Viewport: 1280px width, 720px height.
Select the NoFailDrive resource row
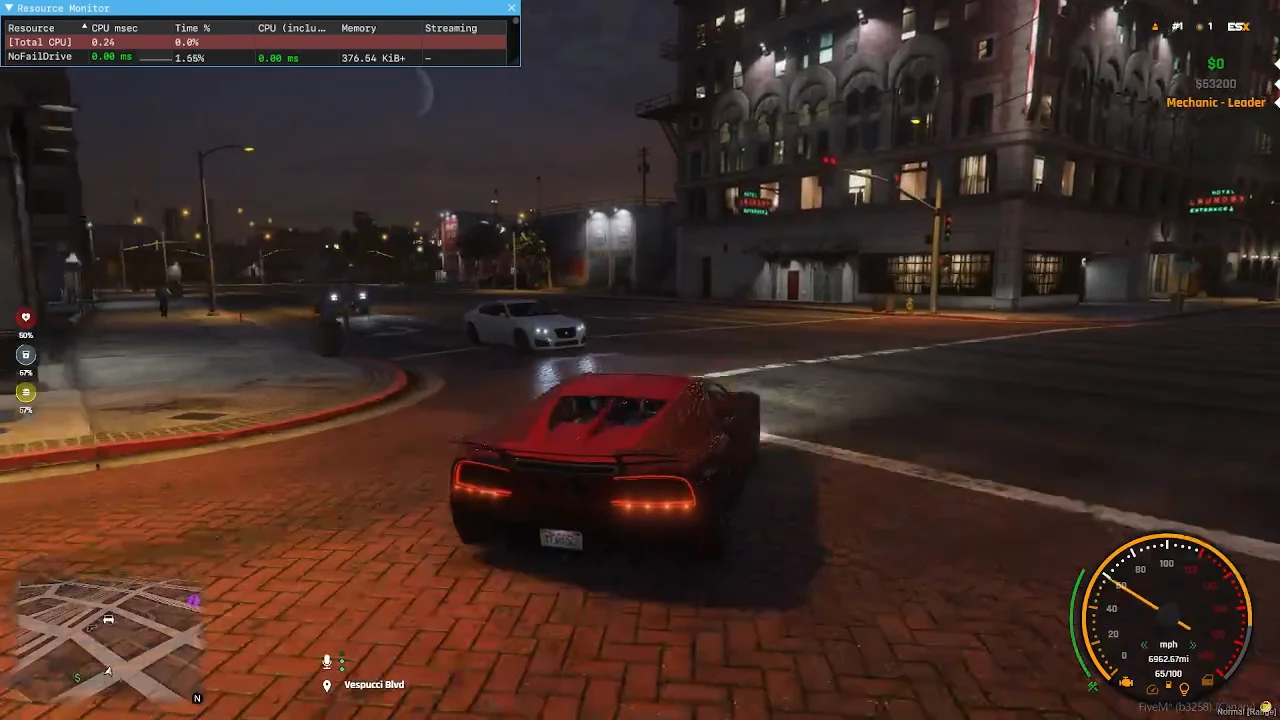click(x=40, y=58)
